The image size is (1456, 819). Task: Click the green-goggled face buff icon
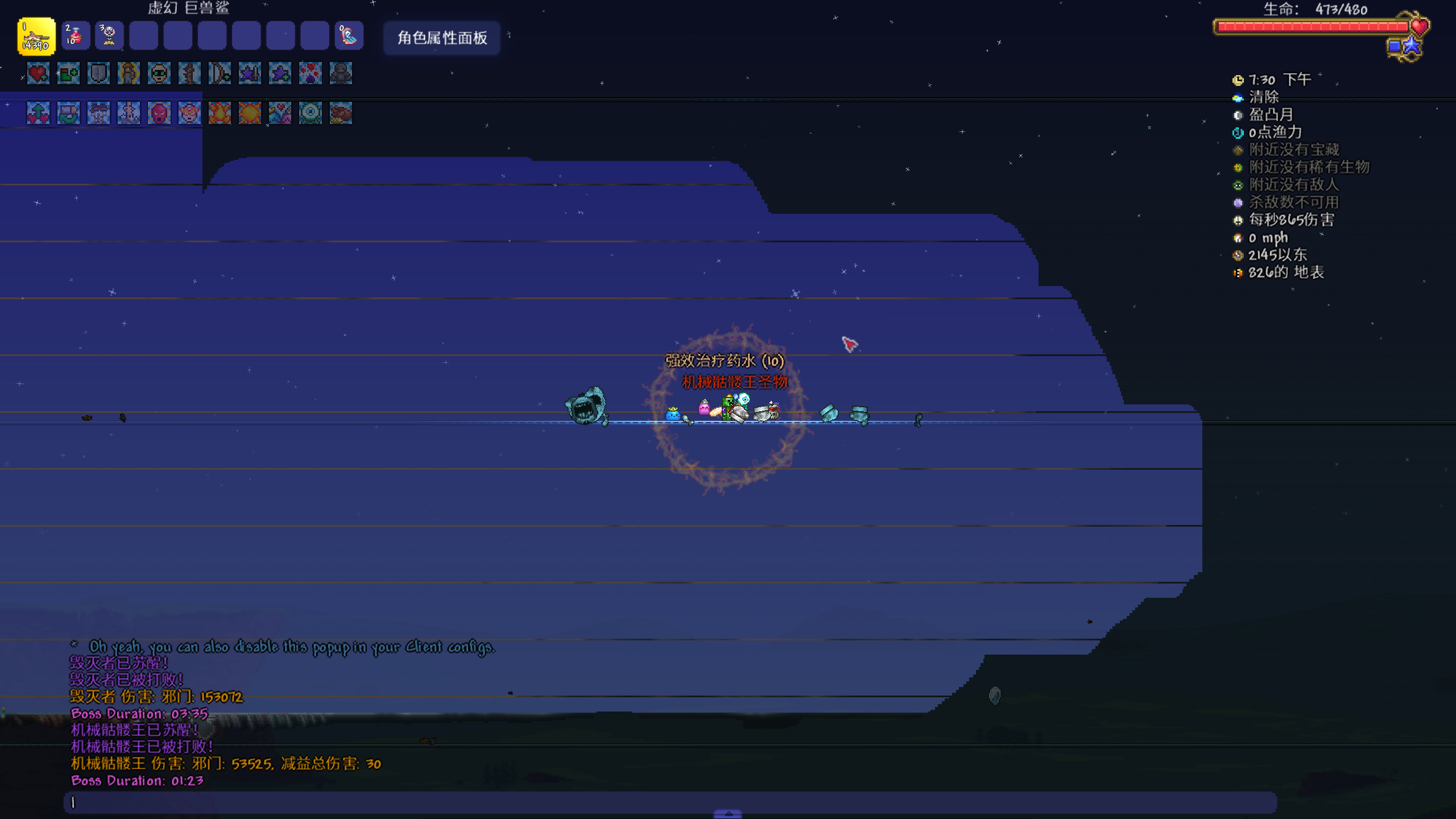pos(159,73)
